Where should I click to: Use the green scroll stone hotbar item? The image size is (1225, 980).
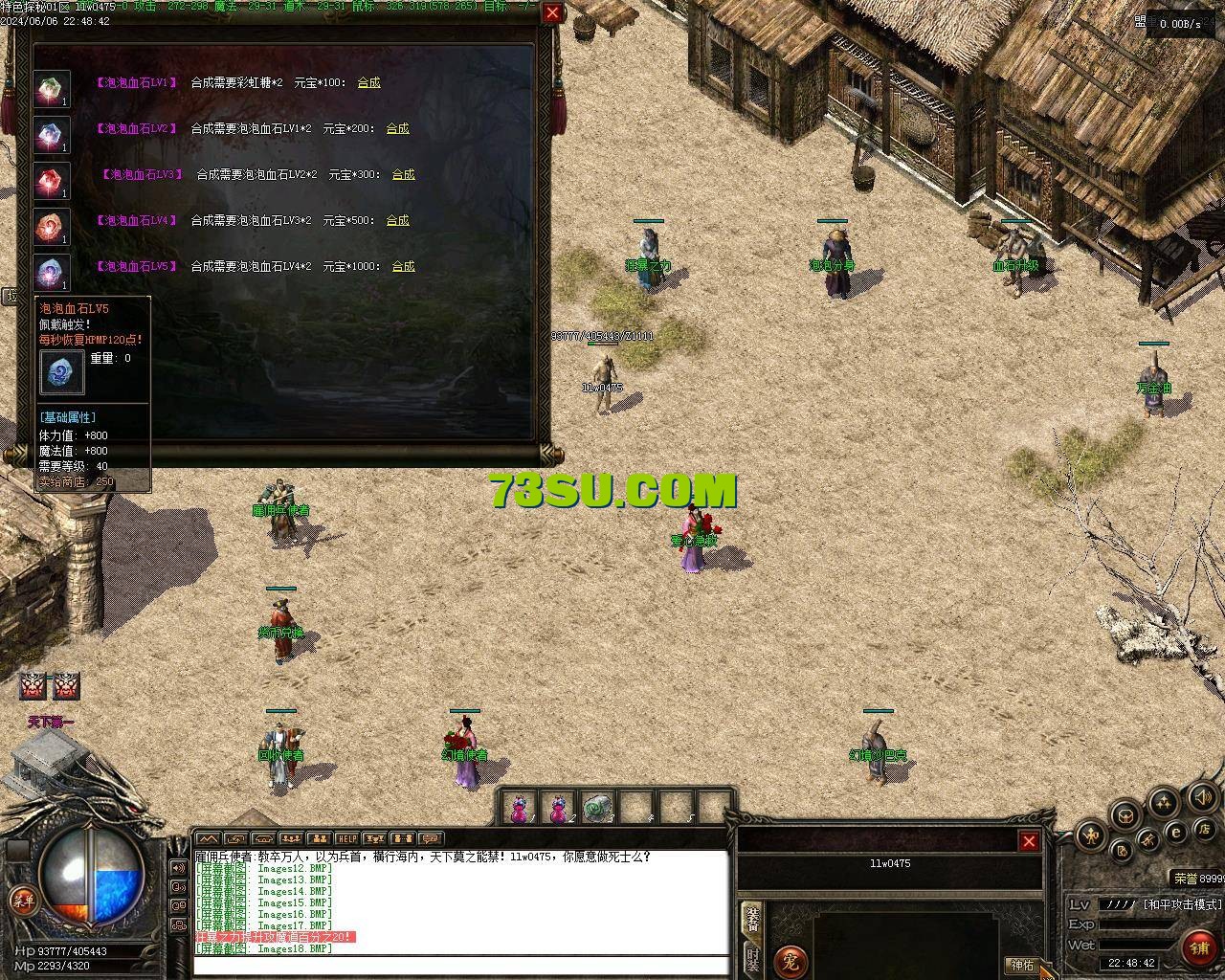pos(598,808)
